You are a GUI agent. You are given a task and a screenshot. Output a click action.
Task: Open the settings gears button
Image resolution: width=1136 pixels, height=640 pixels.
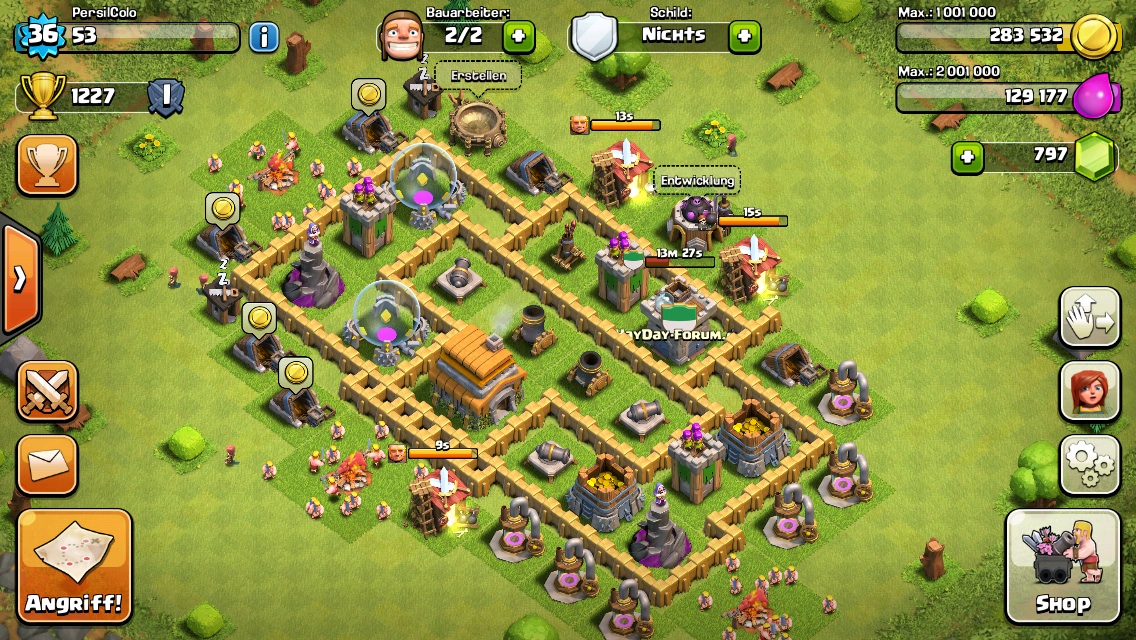point(1089,464)
